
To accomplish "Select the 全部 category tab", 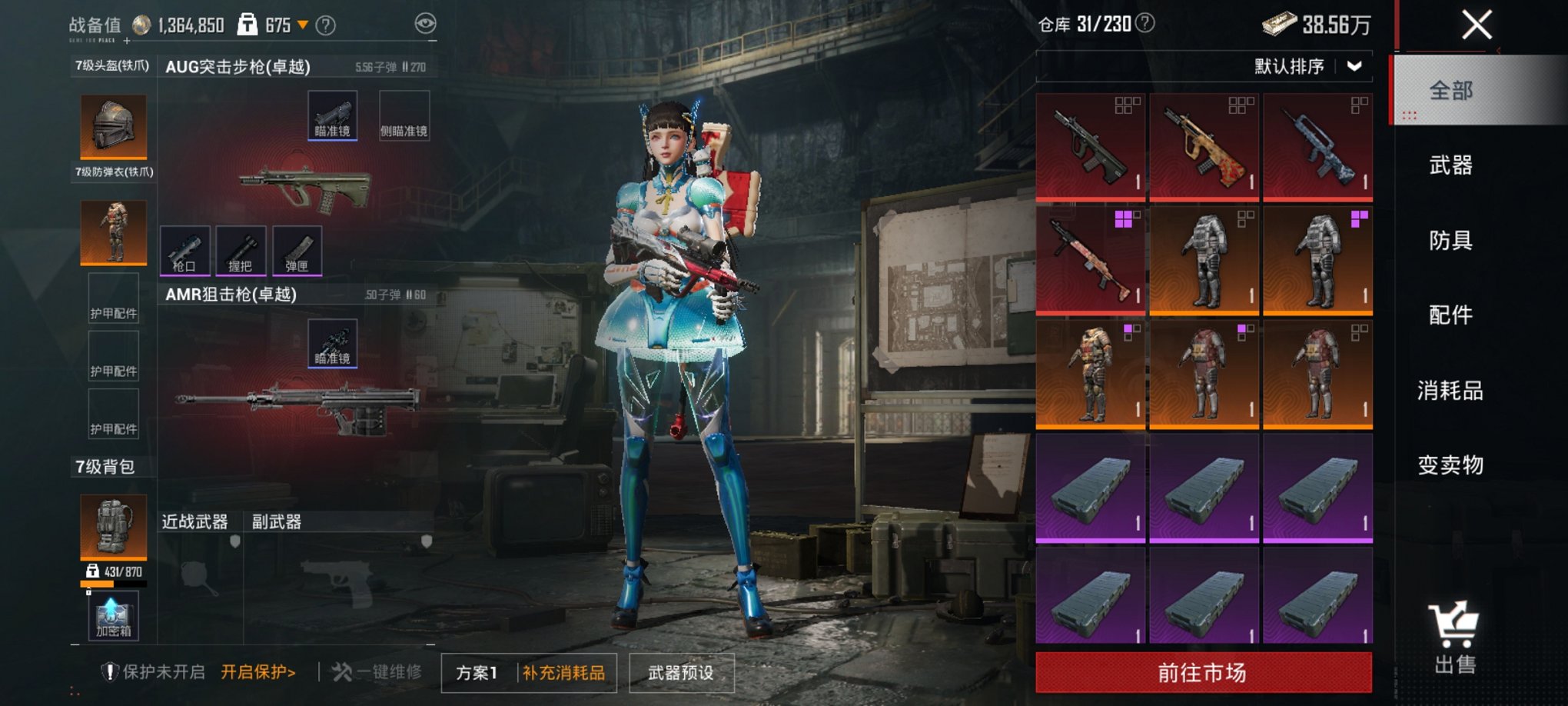I will (x=1450, y=90).
